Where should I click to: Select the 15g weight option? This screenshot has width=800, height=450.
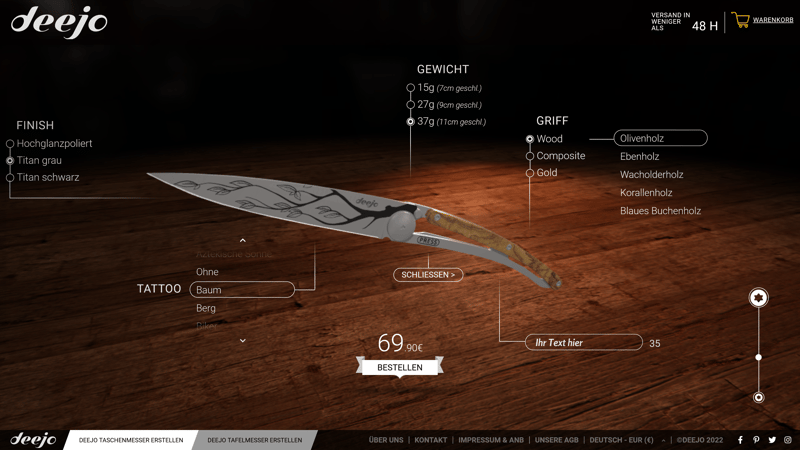point(426,88)
